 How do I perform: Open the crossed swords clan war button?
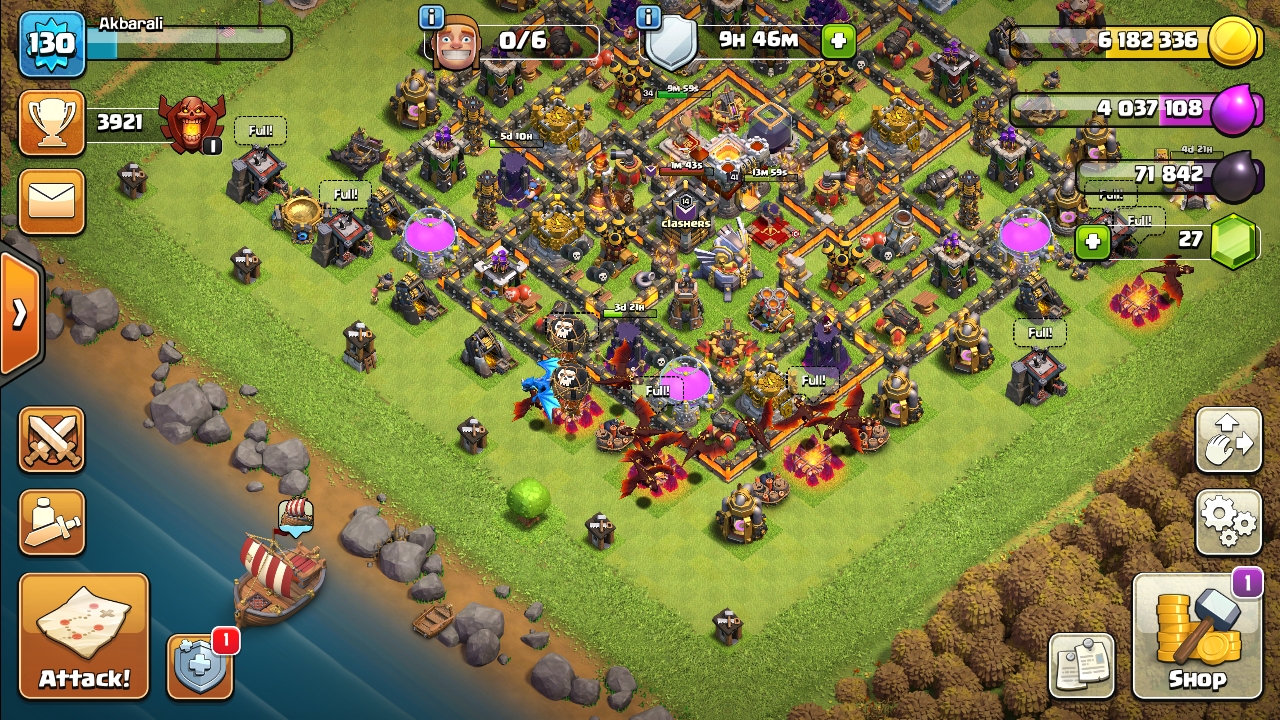(x=52, y=439)
